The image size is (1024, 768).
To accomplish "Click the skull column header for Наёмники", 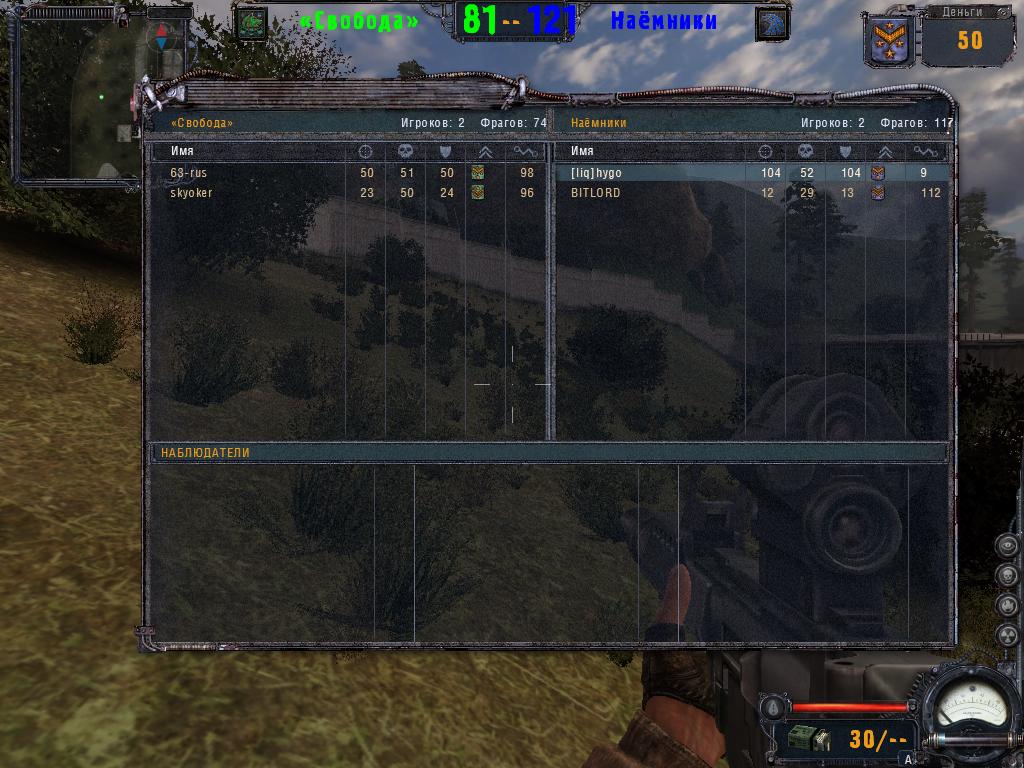I will coord(805,151).
